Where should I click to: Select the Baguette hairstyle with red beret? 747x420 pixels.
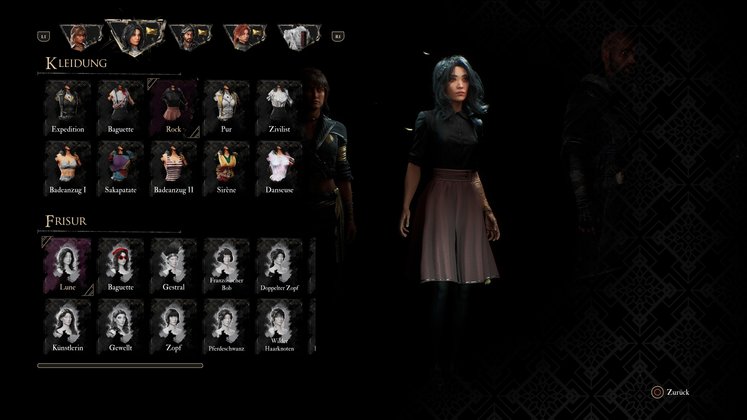point(120,264)
